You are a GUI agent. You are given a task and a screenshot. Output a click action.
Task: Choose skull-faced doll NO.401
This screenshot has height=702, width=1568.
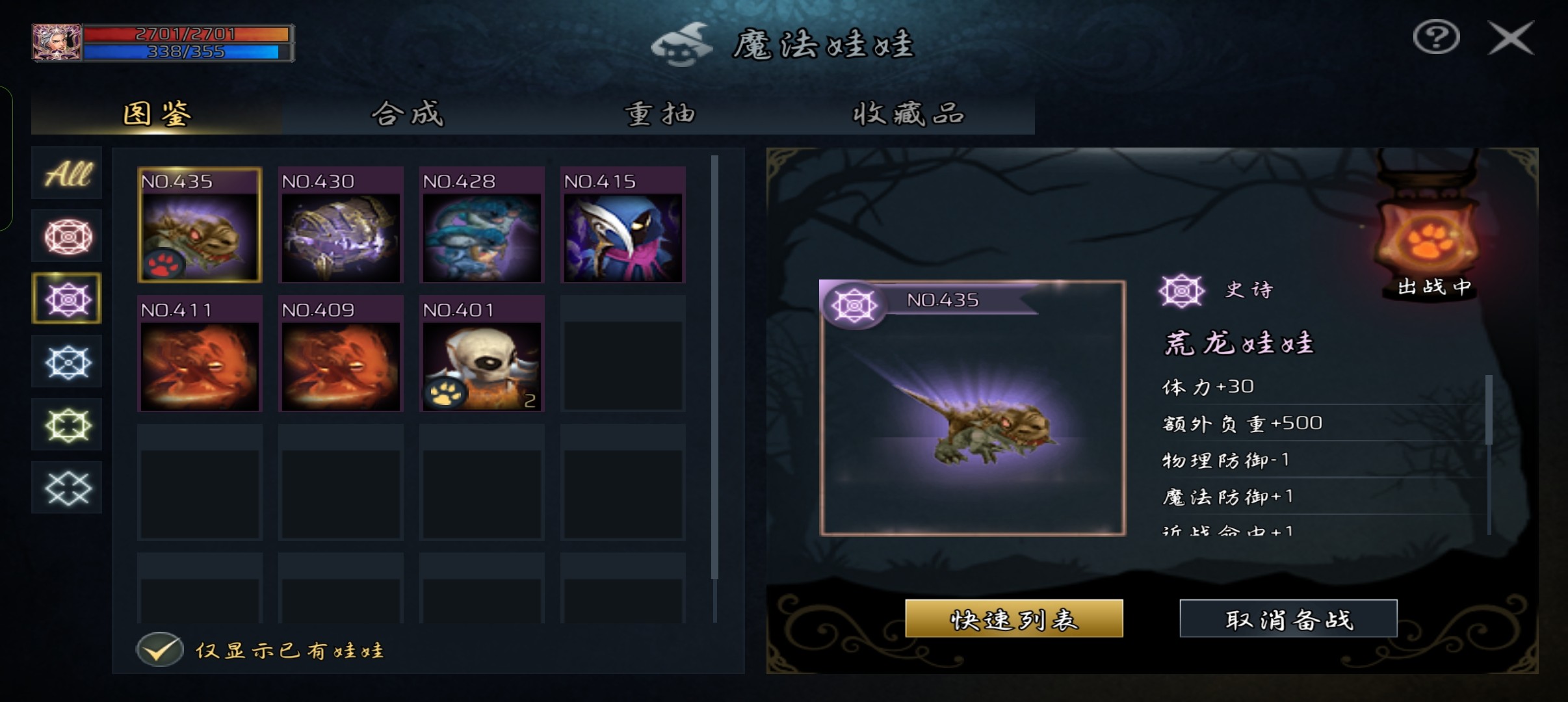[482, 354]
